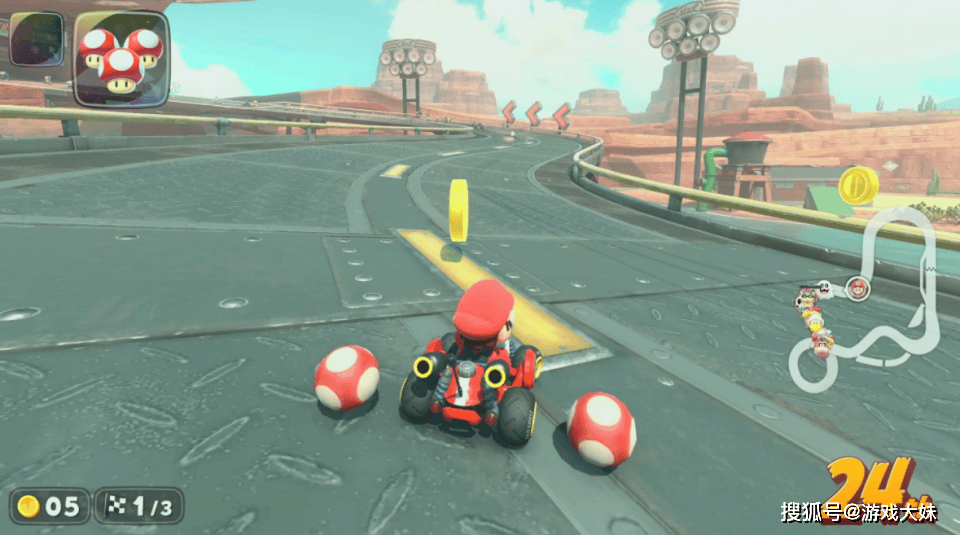The width and height of the screenshot is (960, 535).
Task: Open the course minimap
Action: 868,300
